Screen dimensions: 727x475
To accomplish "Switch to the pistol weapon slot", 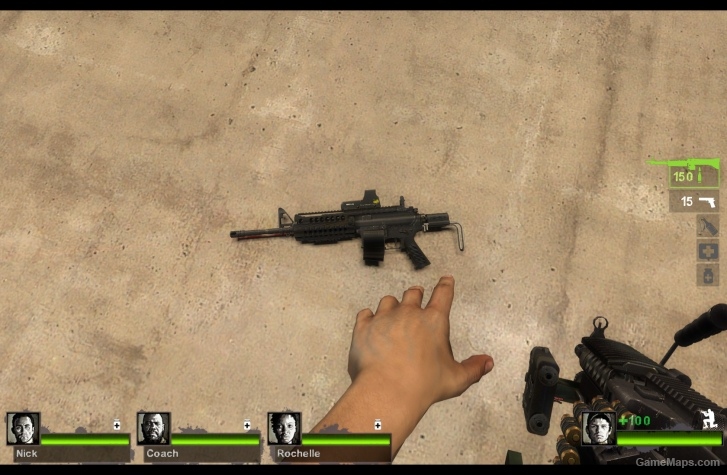I will click(694, 202).
